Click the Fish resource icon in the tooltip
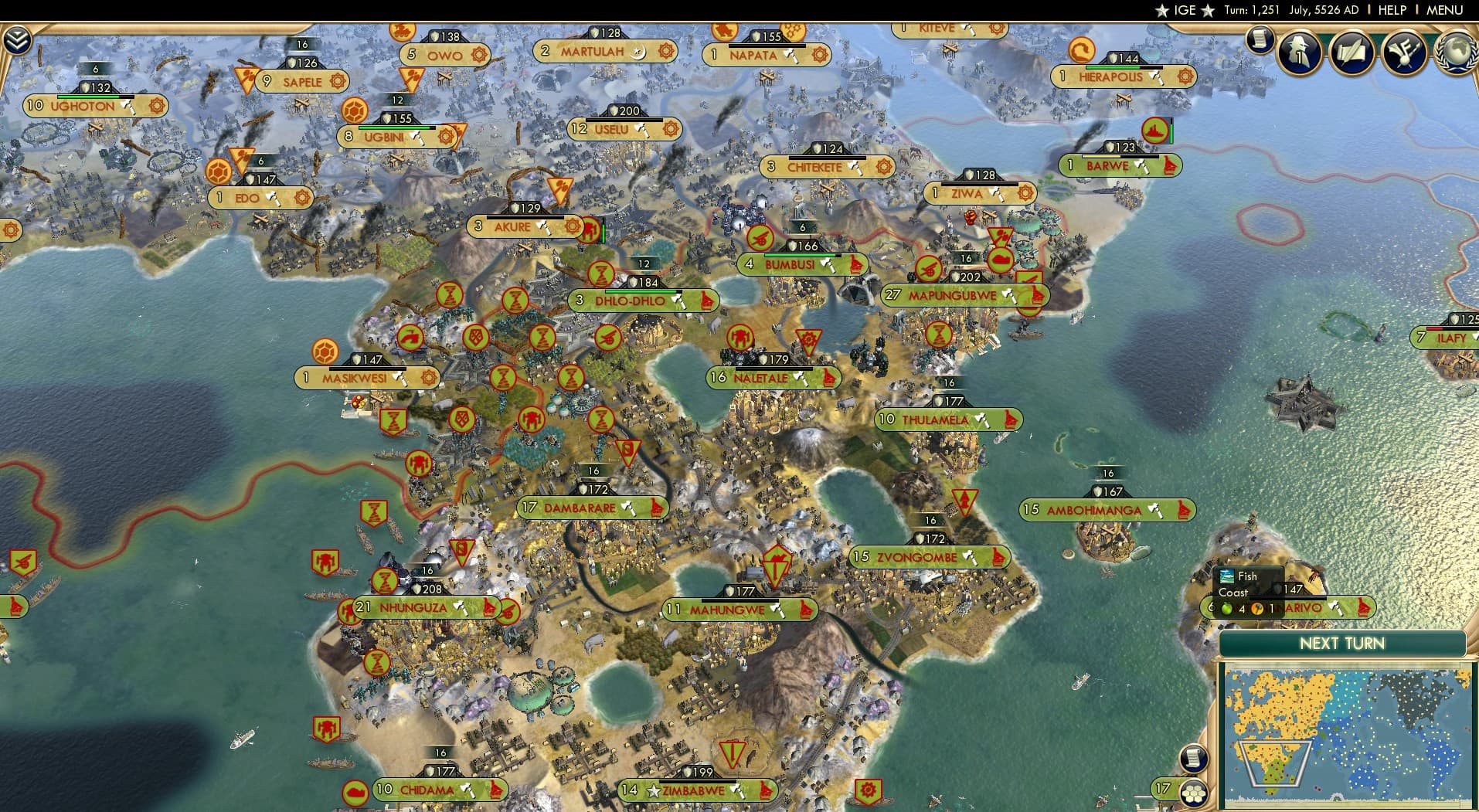The image size is (1479, 812). [x=1227, y=576]
